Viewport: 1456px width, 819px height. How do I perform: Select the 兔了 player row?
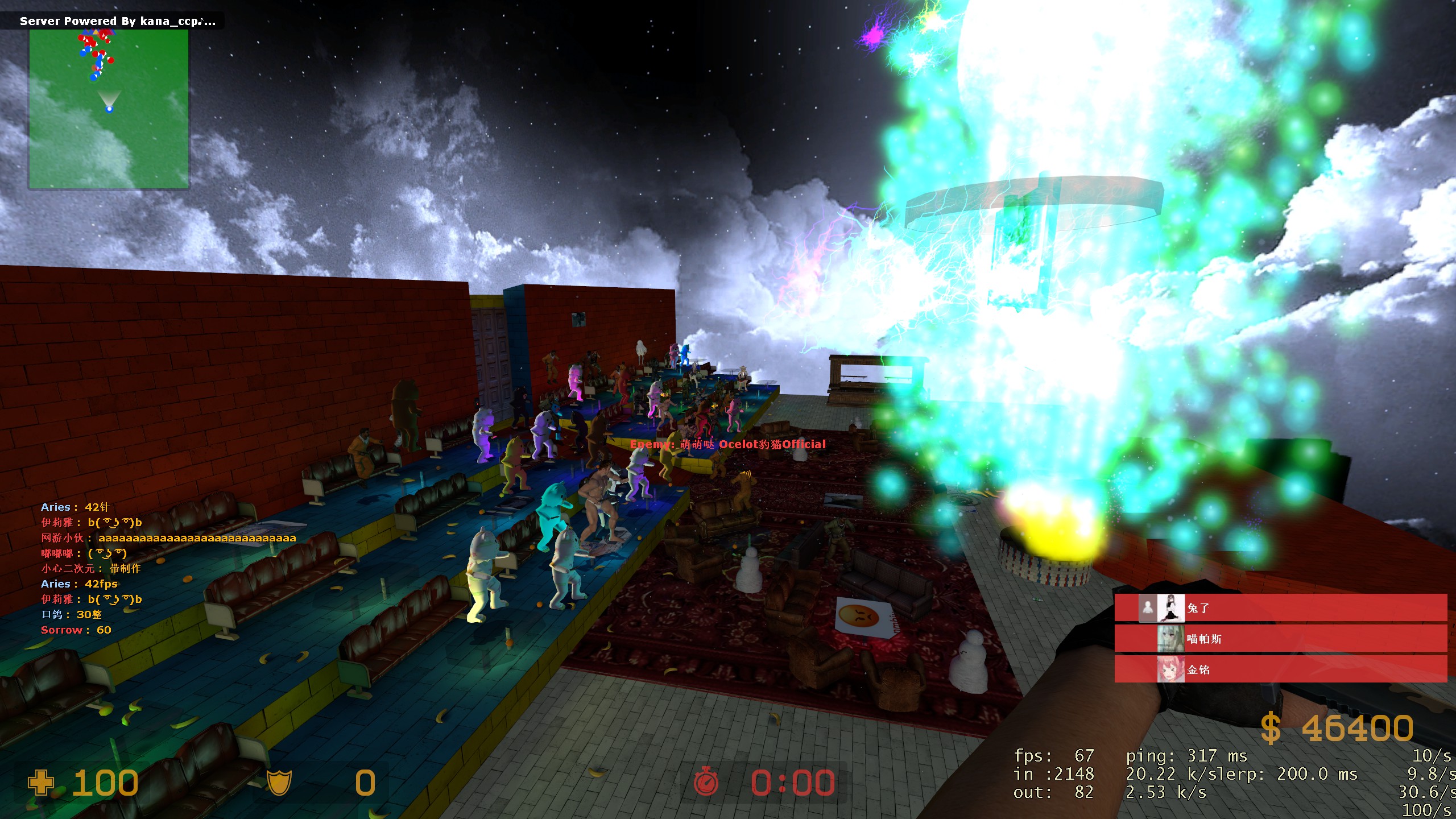tap(1280, 608)
